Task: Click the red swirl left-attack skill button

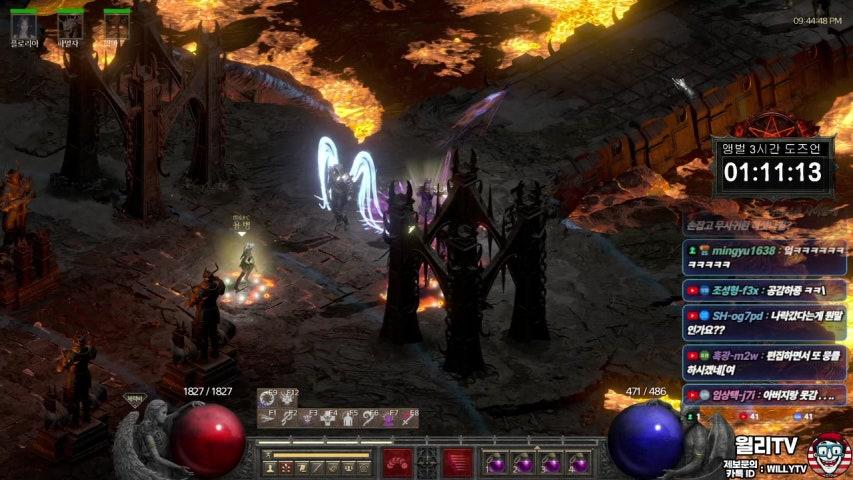Action: [x=397, y=463]
